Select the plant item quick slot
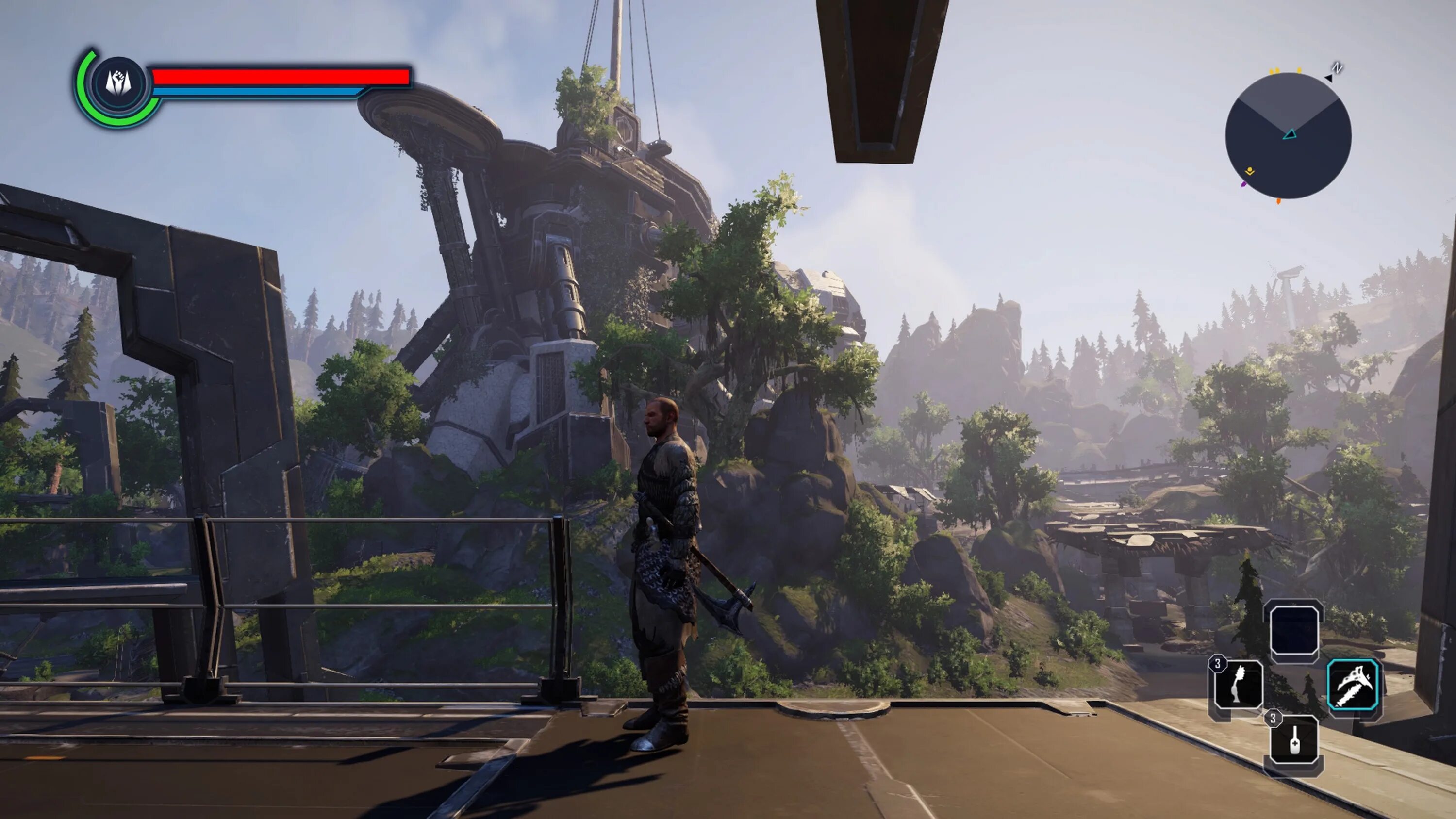Screen dimensions: 1456x819 click(x=1238, y=685)
